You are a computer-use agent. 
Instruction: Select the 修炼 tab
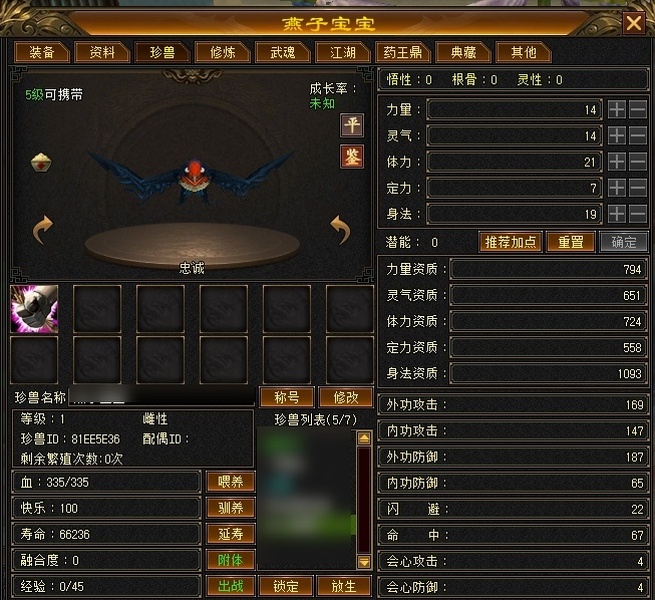[x=216, y=52]
